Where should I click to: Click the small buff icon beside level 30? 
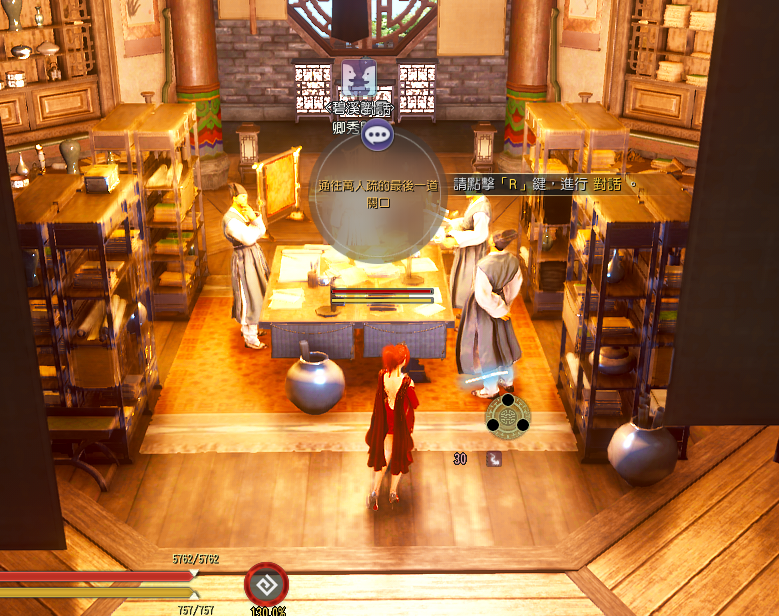point(494,459)
